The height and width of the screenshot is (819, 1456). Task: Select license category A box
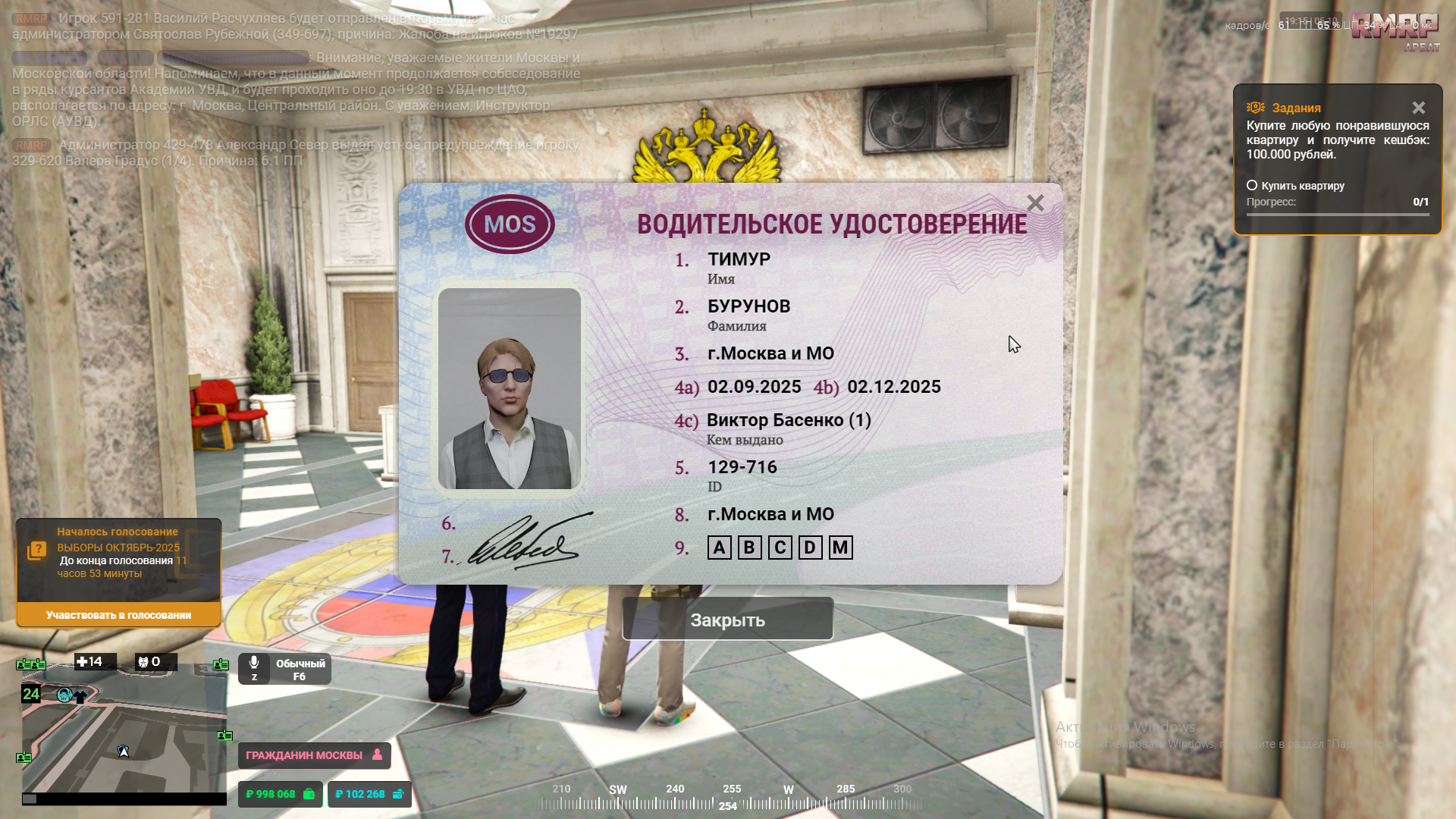719,548
